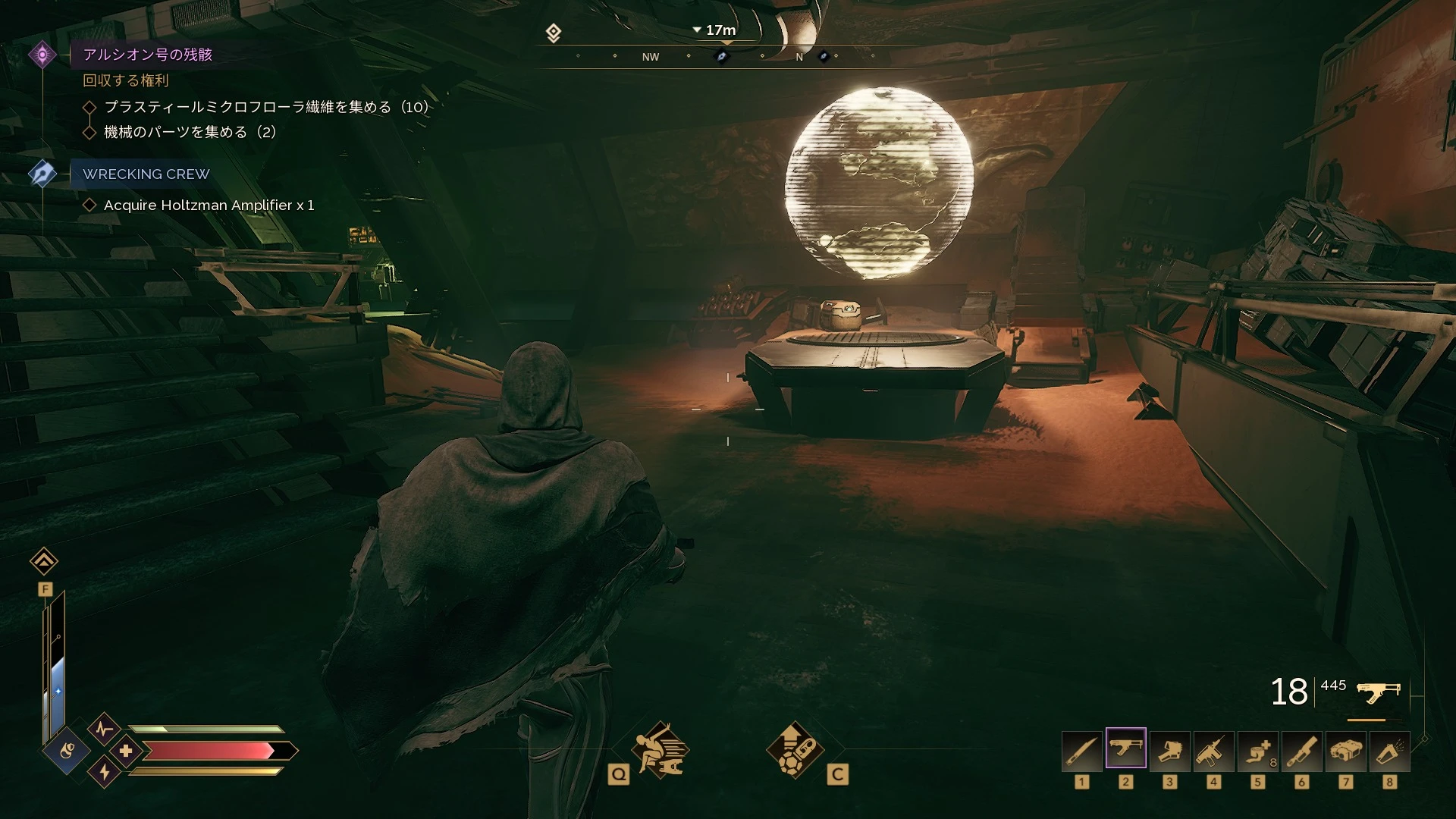Click the water hydration diamond icon

pos(67,752)
